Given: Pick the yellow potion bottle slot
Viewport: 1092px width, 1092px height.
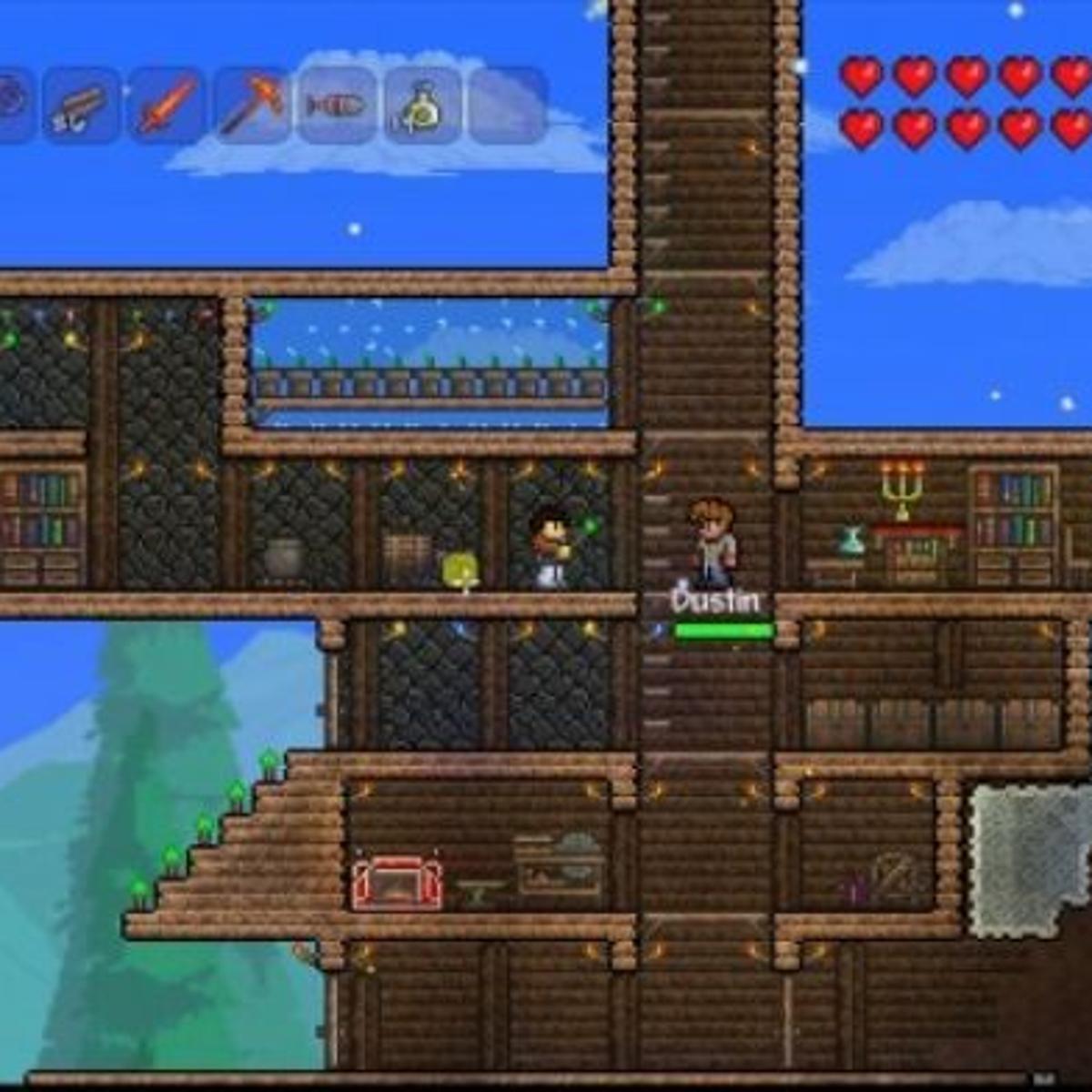Looking at the screenshot, I should pyautogui.click(x=422, y=106).
